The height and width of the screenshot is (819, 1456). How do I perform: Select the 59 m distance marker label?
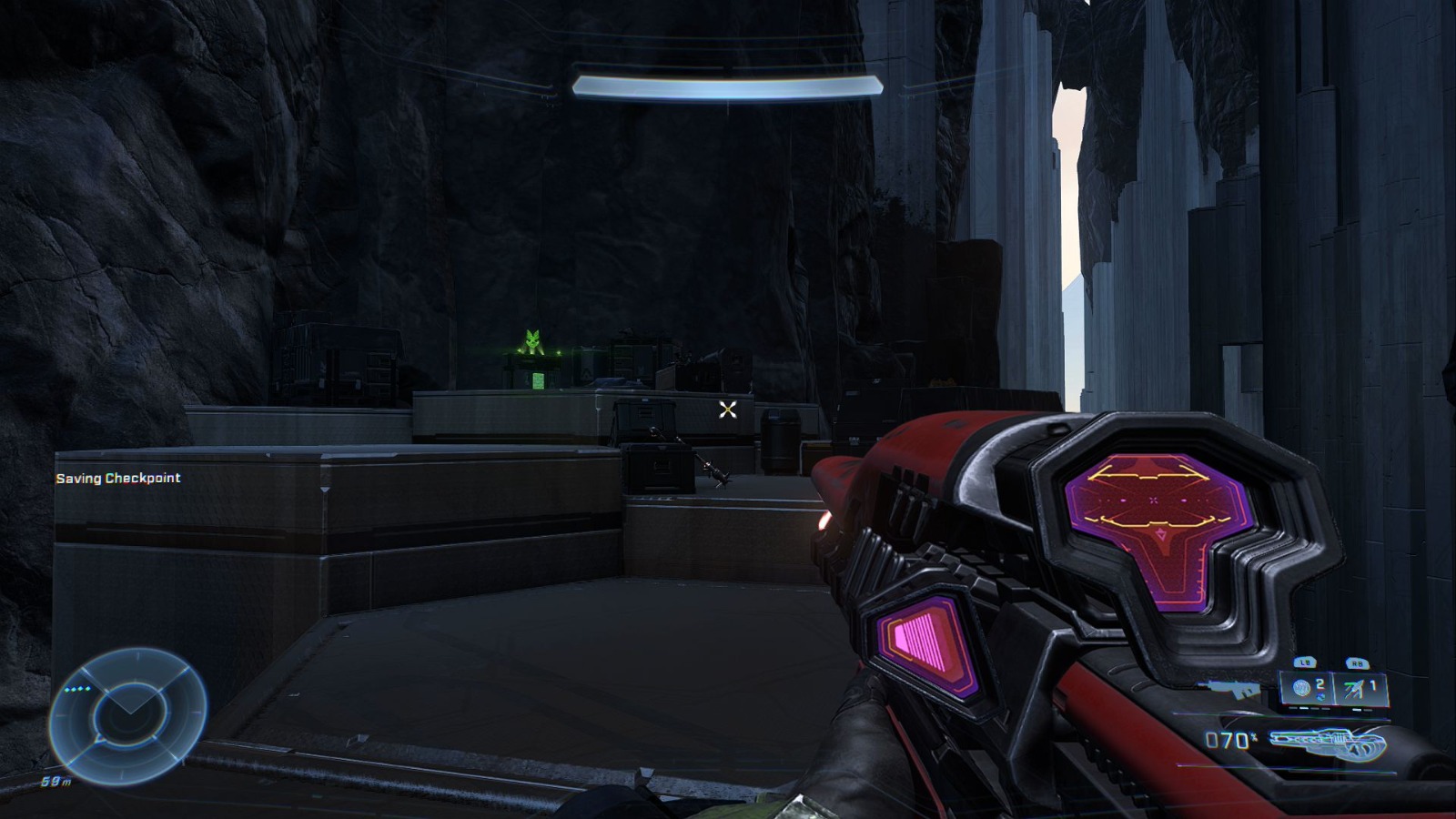pos(56,781)
